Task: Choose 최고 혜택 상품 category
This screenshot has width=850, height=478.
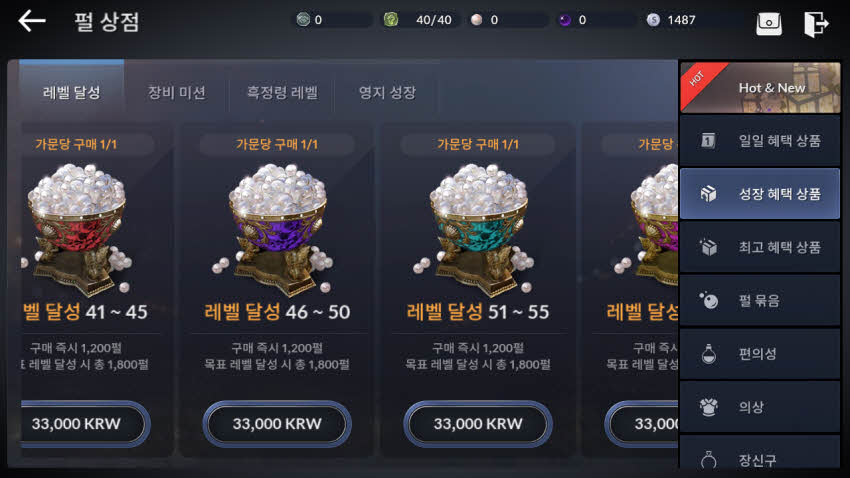Action: click(760, 247)
